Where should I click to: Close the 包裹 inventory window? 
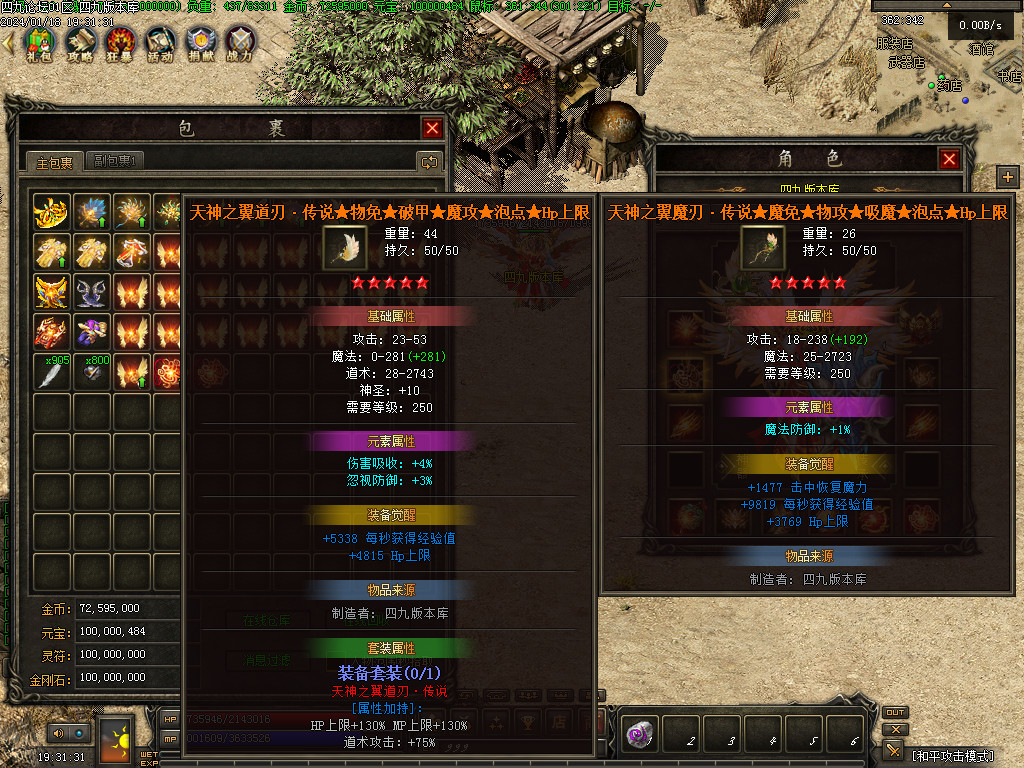[x=432, y=128]
